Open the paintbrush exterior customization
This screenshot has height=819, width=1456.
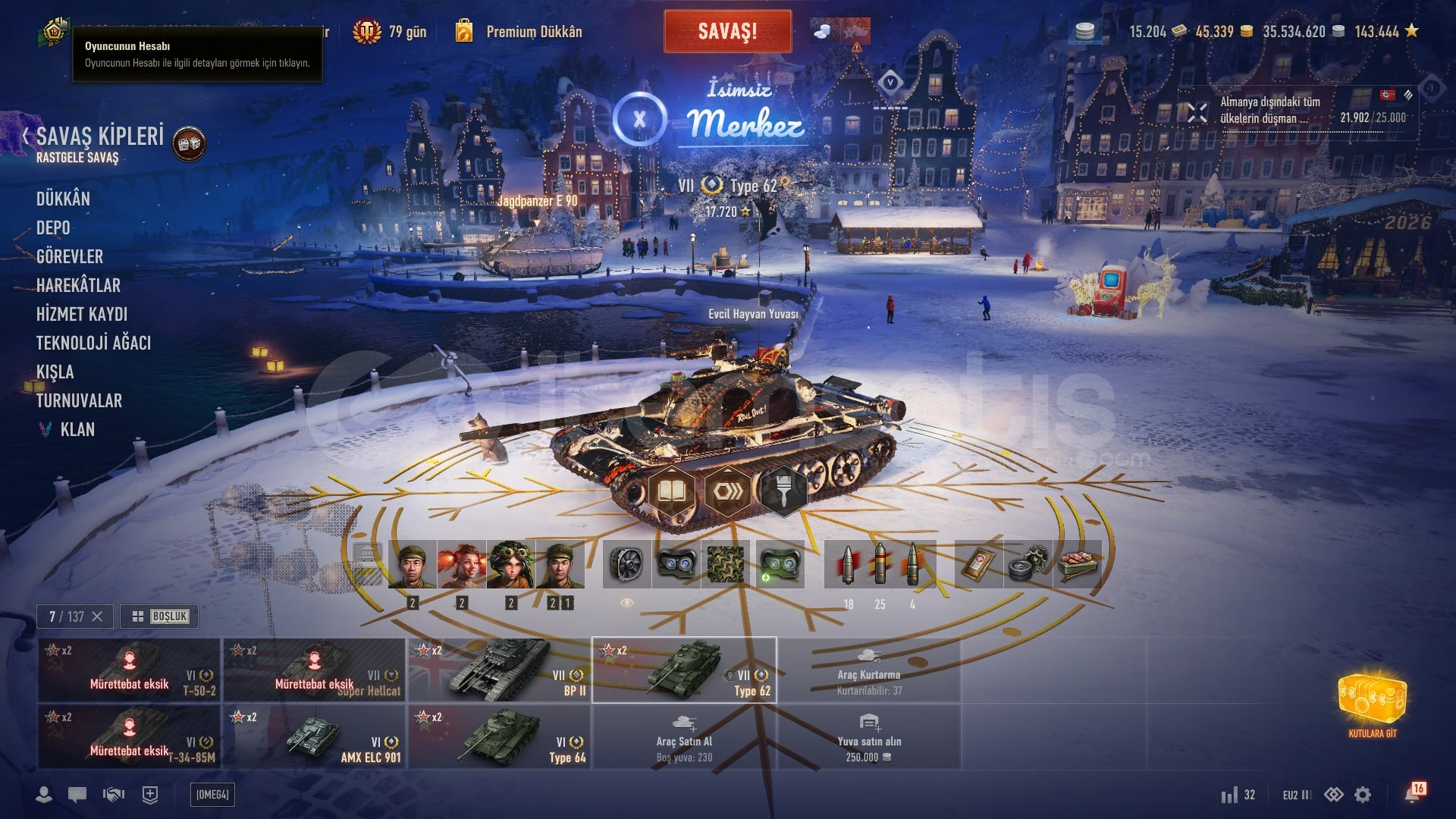[783, 491]
